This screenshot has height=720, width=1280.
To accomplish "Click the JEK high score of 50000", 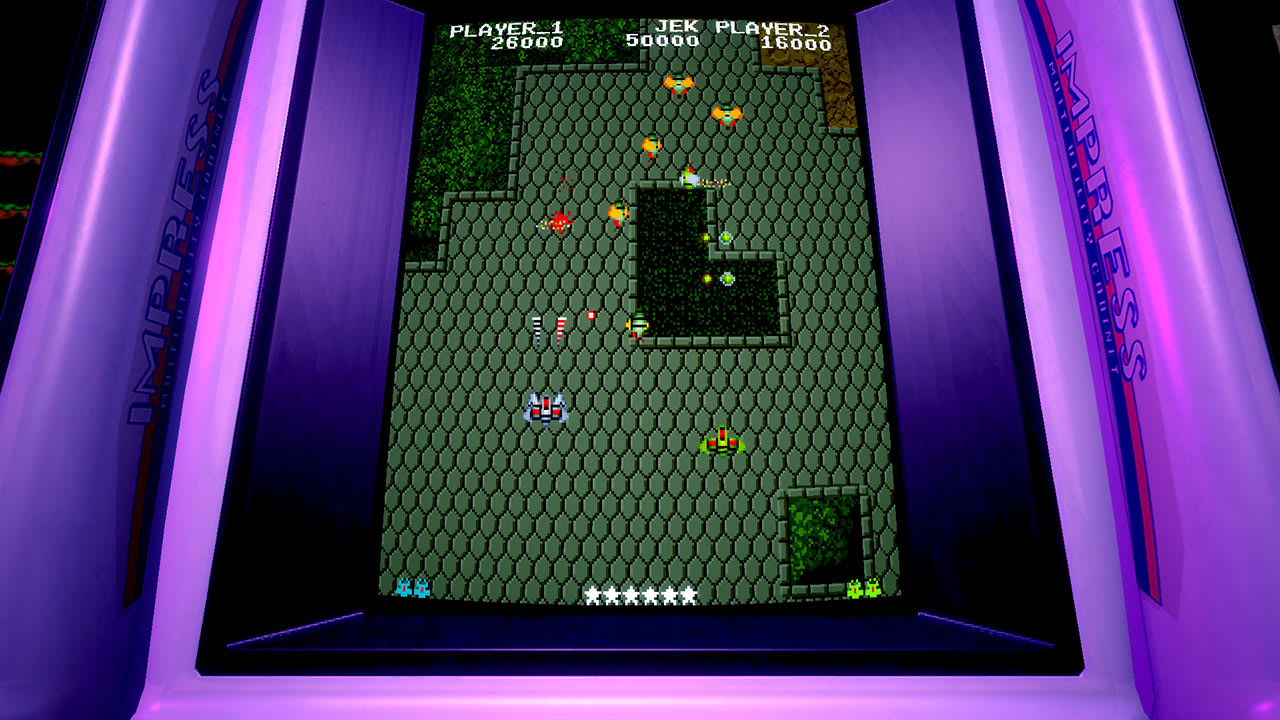I will tap(662, 41).
